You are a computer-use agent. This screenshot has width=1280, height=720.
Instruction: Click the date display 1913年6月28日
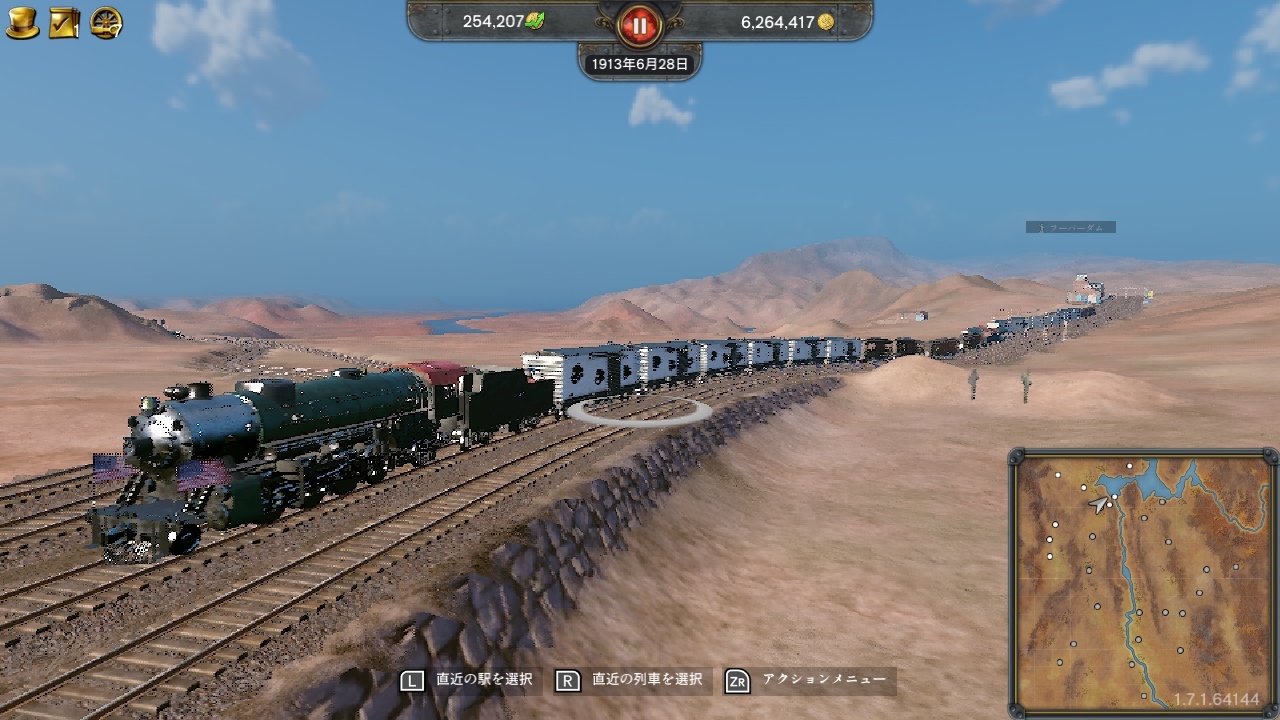[638, 61]
